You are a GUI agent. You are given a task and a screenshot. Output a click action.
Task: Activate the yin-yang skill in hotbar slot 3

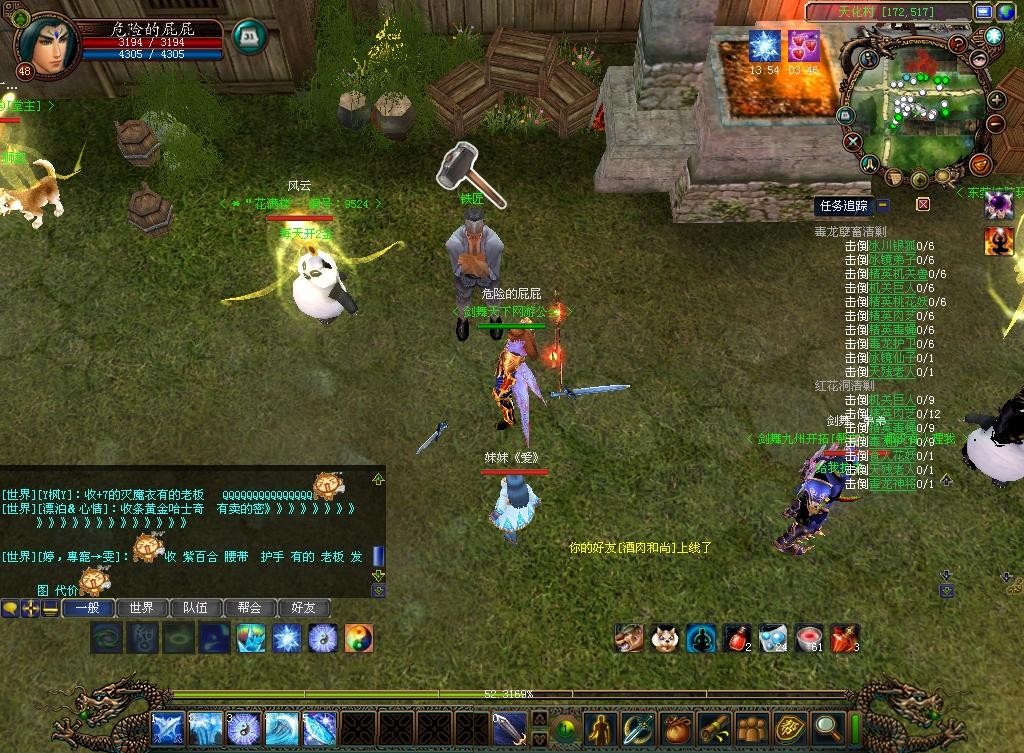pos(243,728)
